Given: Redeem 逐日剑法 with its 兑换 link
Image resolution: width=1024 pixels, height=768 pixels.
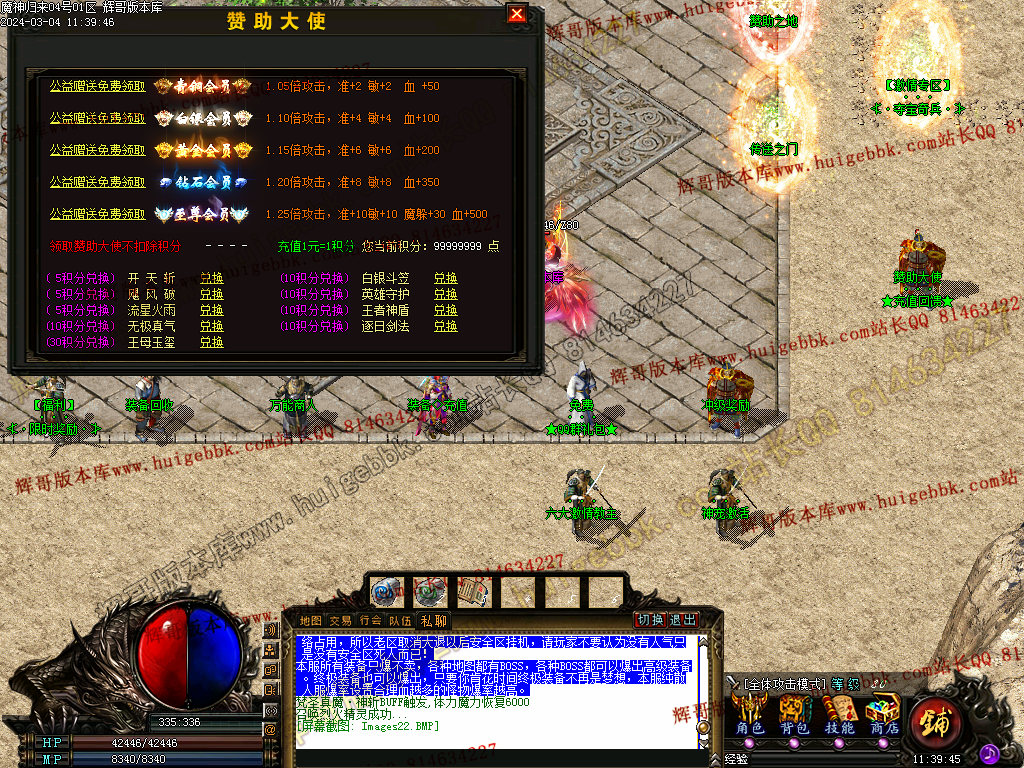Looking at the screenshot, I should 445,326.
